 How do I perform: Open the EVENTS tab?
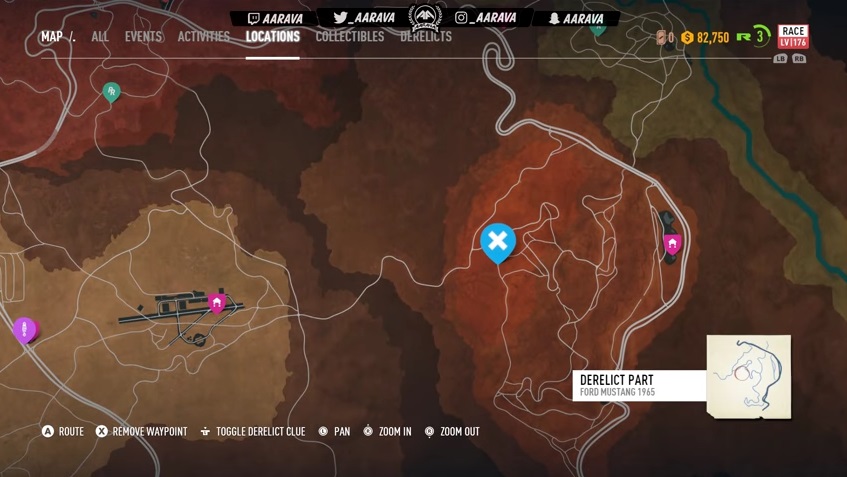click(x=143, y=37)
